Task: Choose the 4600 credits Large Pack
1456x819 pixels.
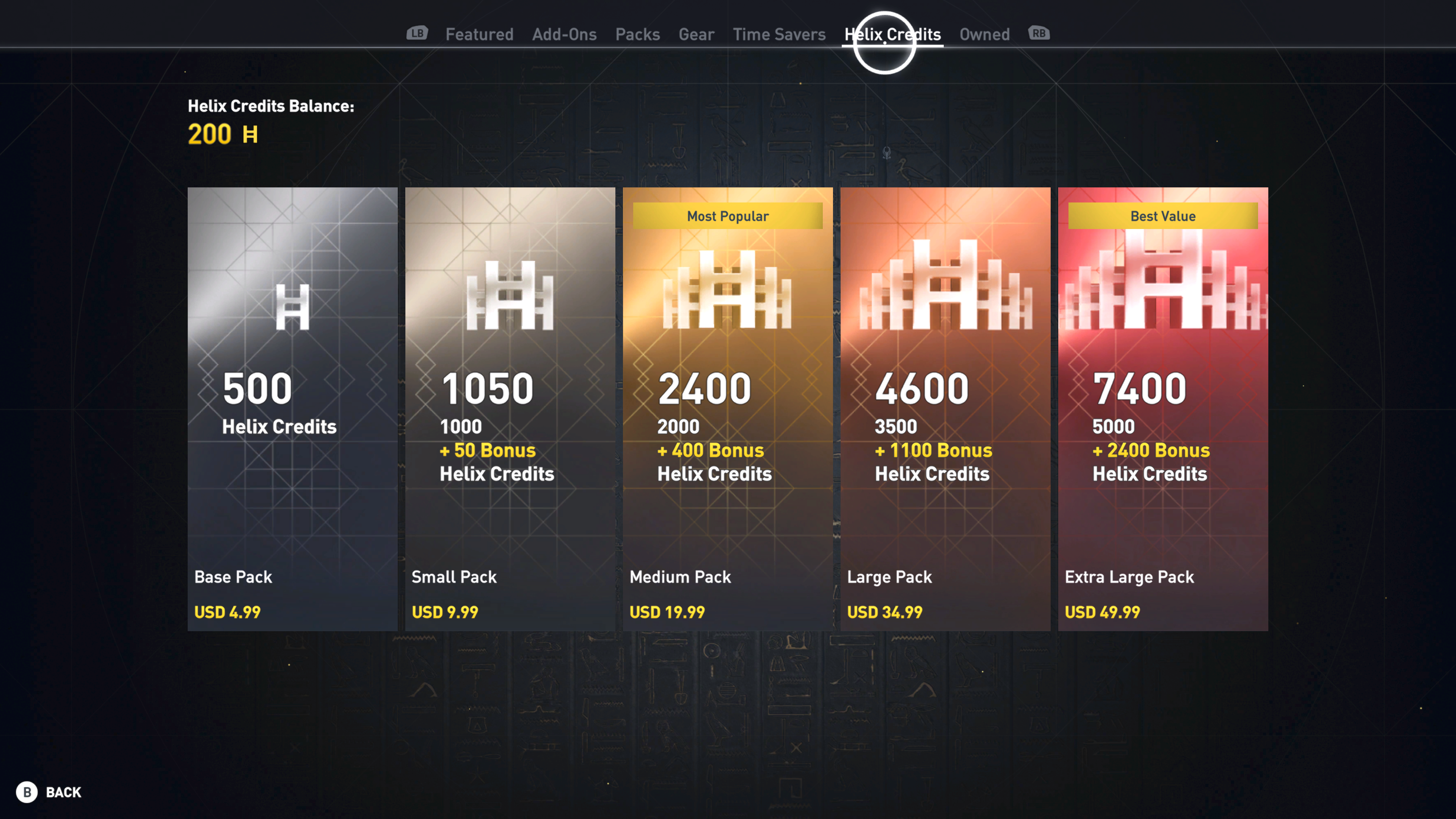Action: [x=945, y=409]
